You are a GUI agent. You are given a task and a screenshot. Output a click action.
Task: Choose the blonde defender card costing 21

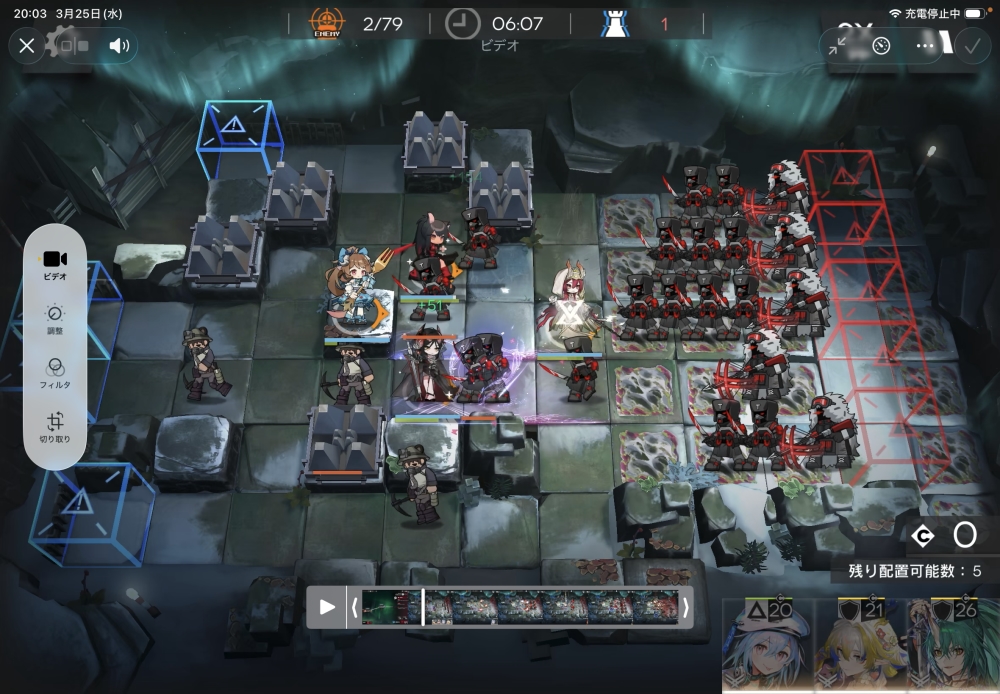pos(857,648)
